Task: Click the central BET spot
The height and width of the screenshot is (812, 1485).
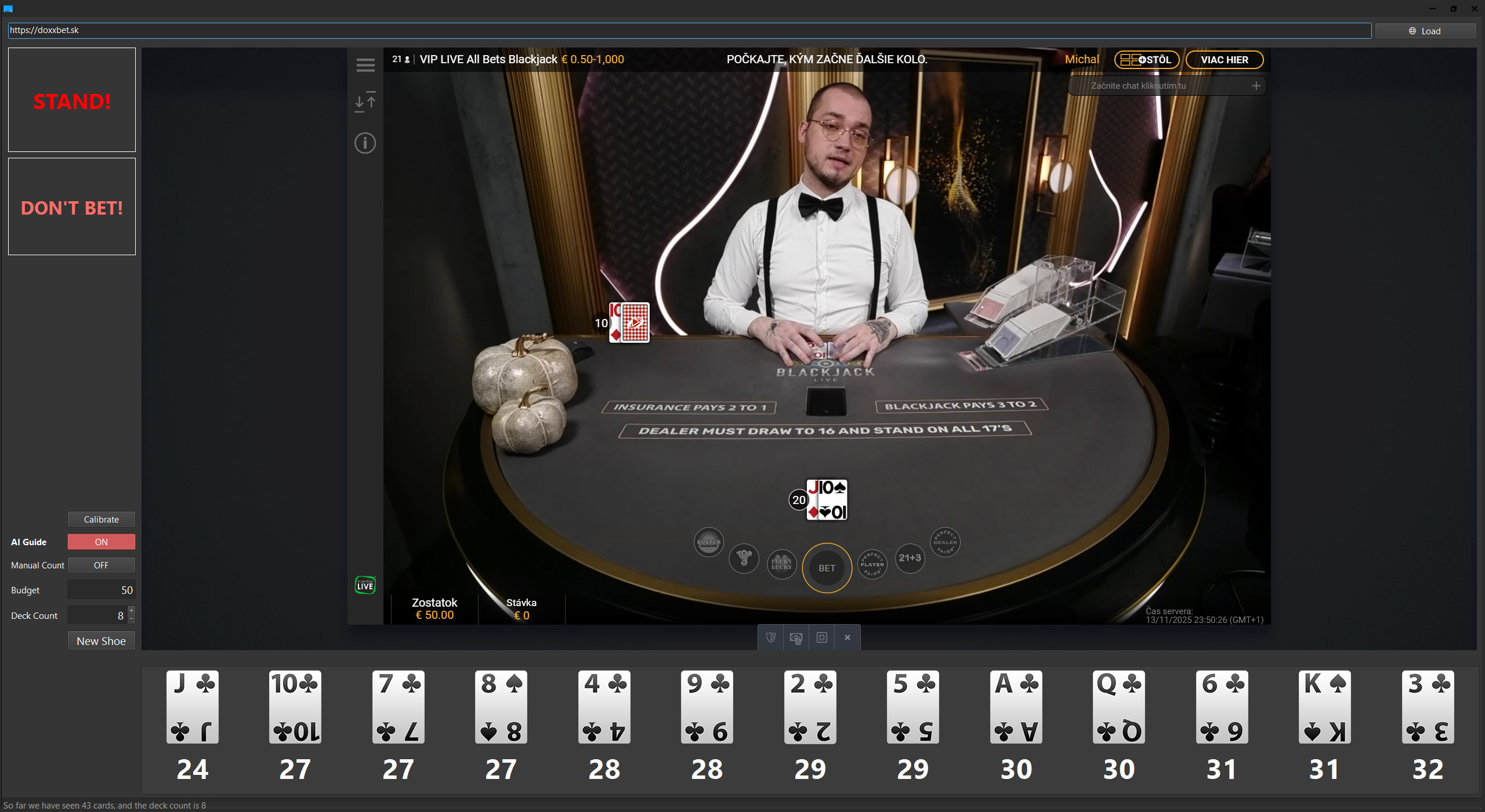Action: click(827, 568)
